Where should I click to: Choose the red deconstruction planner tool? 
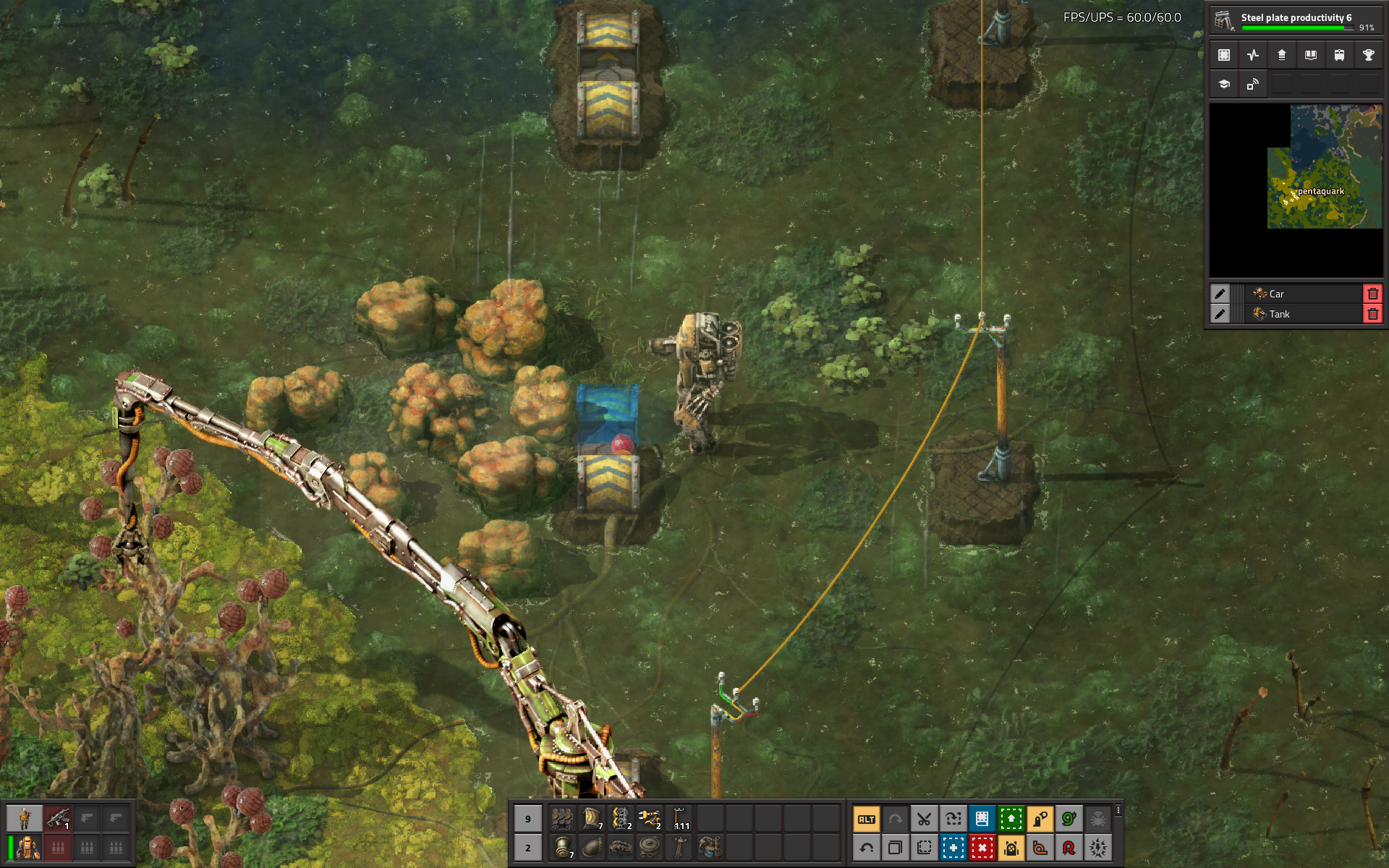[982, 847]
